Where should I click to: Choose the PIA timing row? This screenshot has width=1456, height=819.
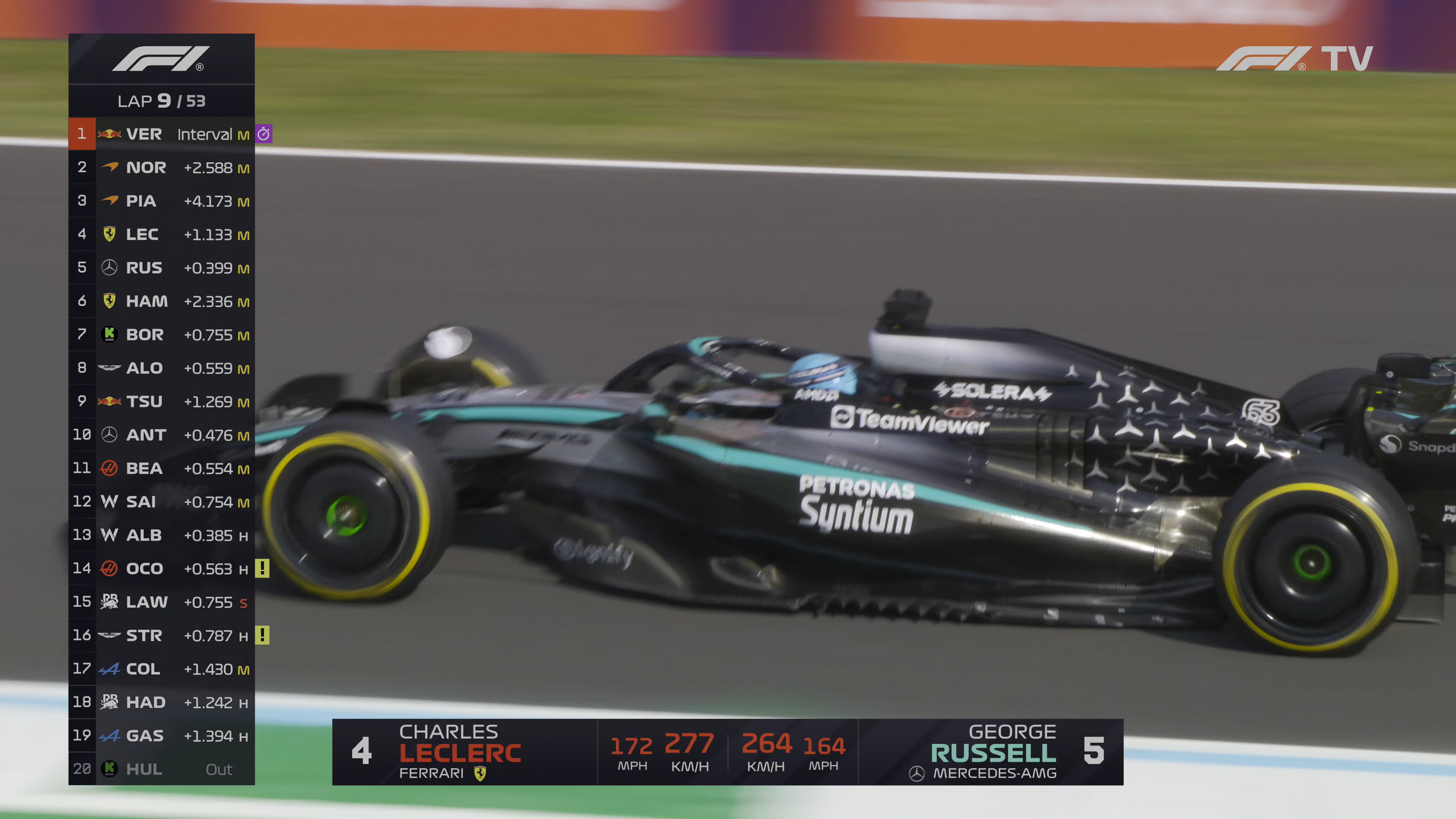(161, 201)
